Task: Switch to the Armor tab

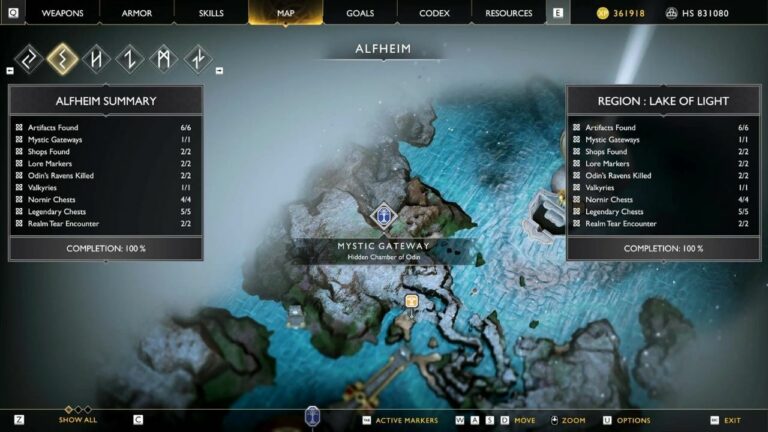Action: tap(136, 13)
